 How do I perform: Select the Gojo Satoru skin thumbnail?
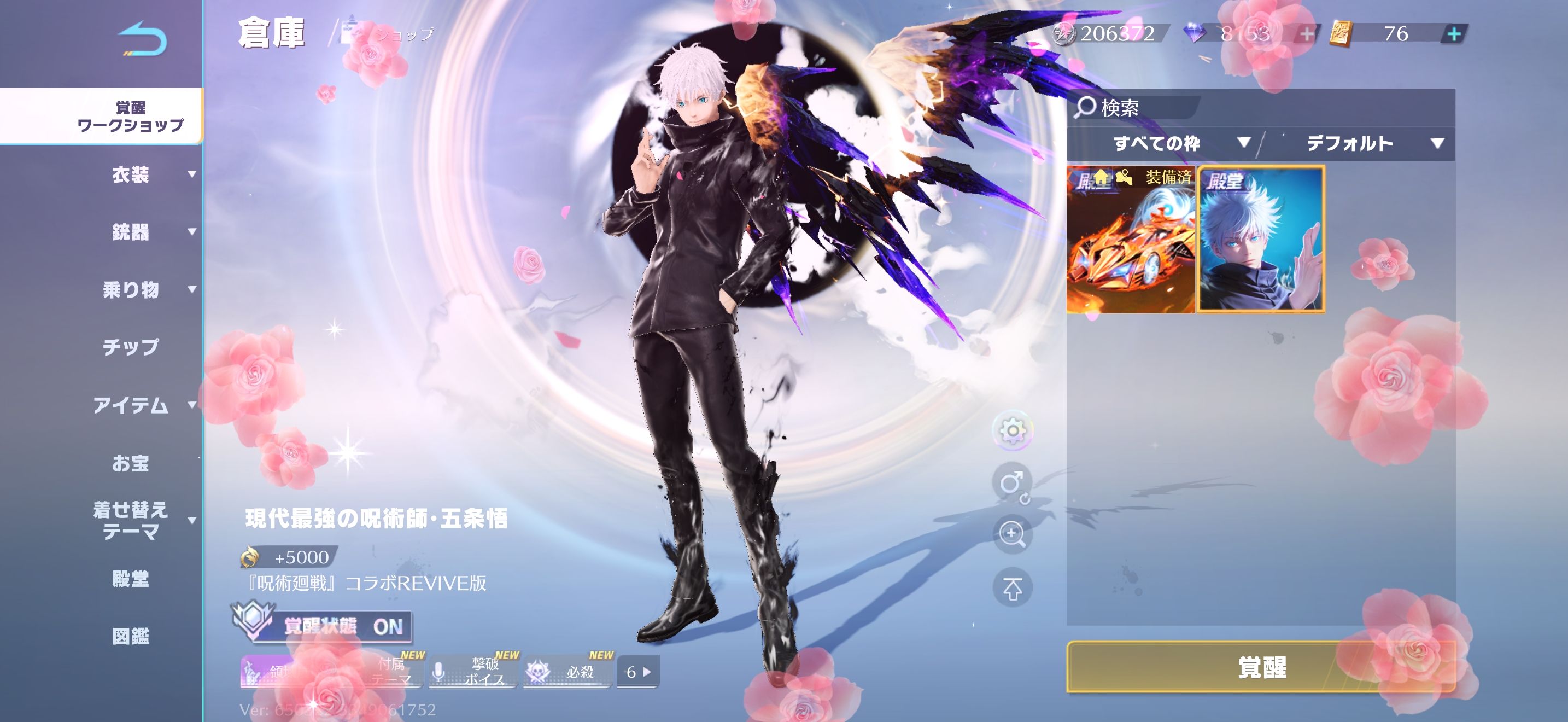pos(1261,240)
